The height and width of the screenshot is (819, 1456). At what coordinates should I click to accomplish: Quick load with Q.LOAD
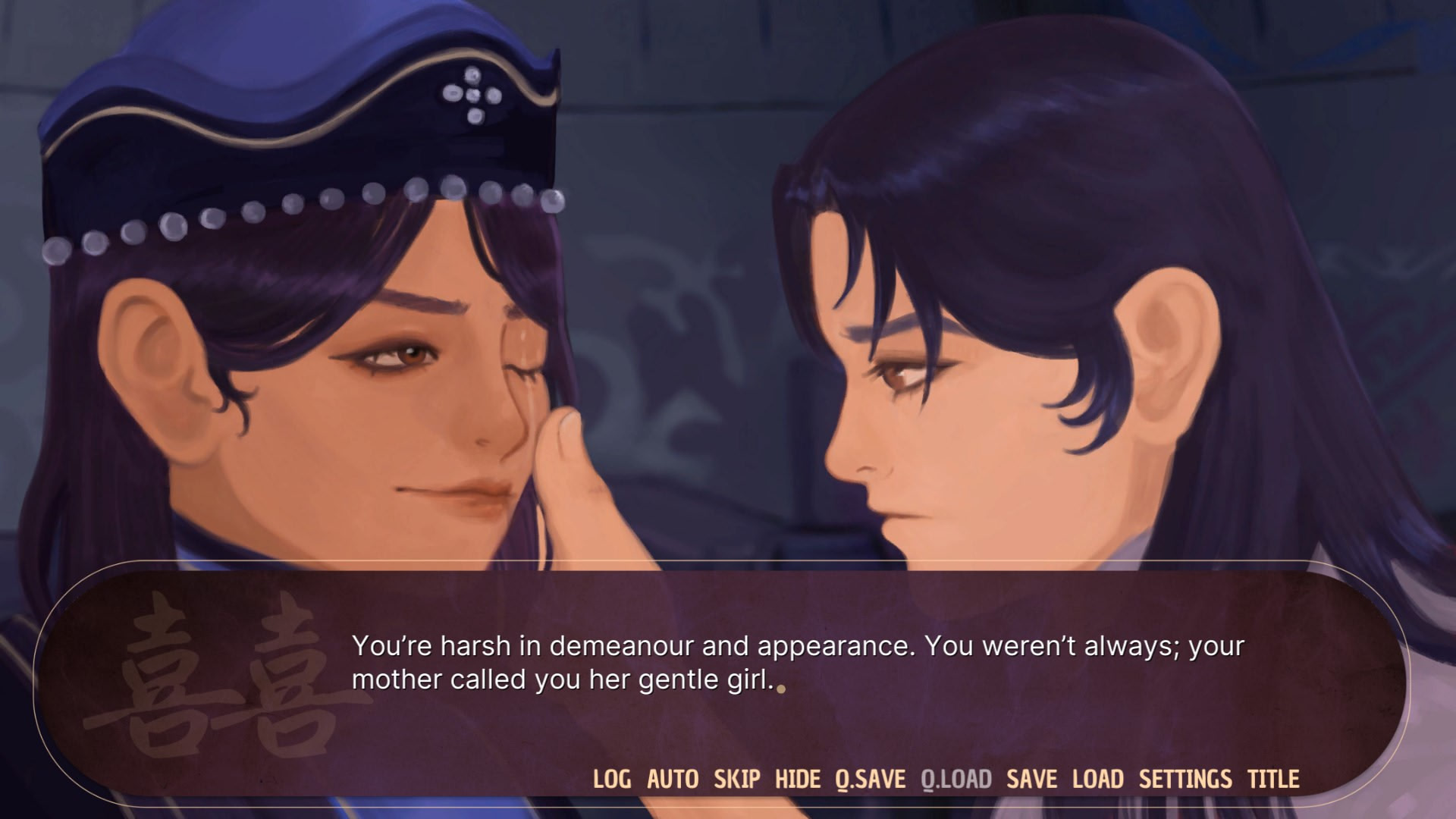click(955, 779)
